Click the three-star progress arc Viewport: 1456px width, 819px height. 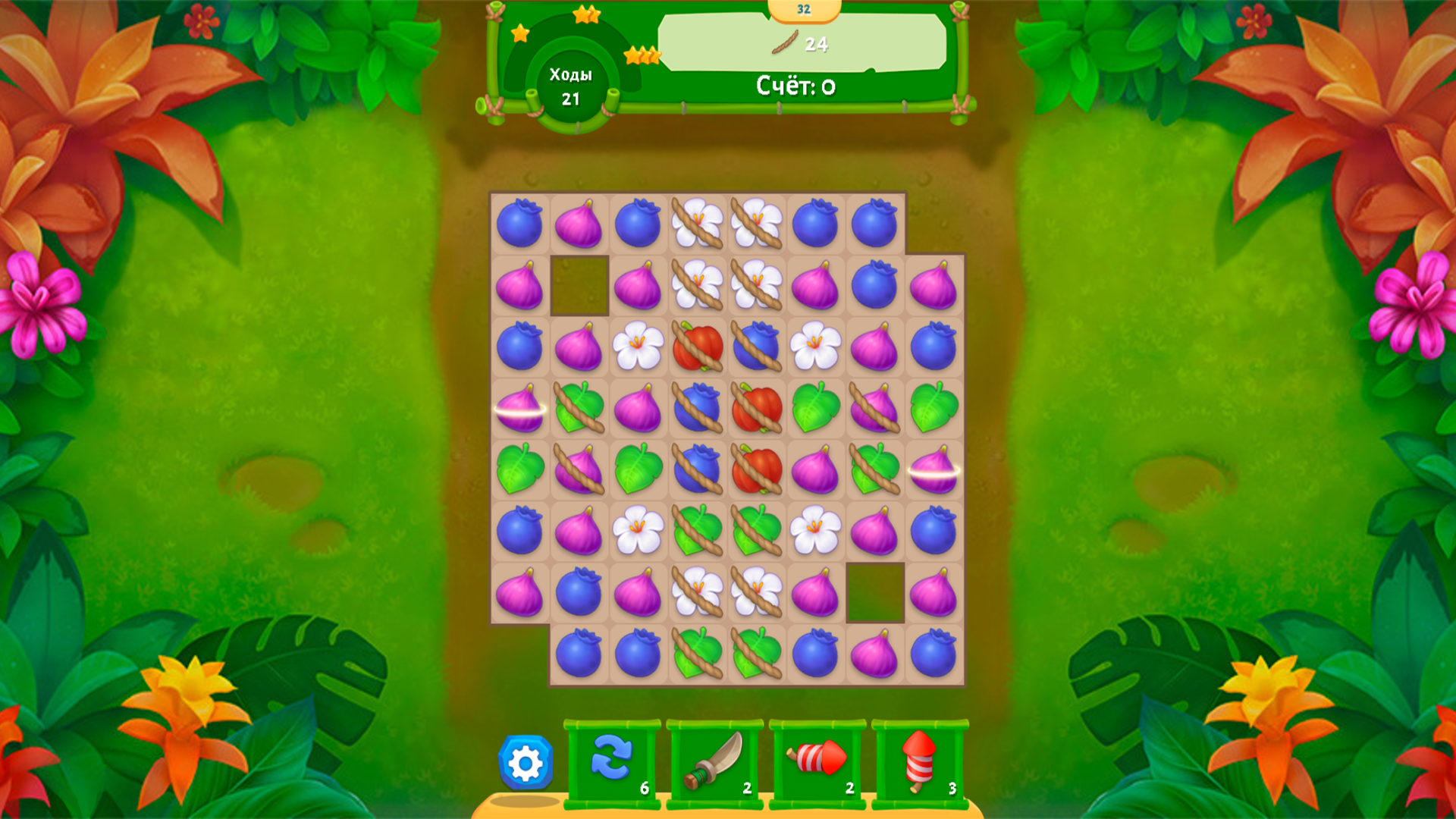pyautogui.click(x=641, y=55)
